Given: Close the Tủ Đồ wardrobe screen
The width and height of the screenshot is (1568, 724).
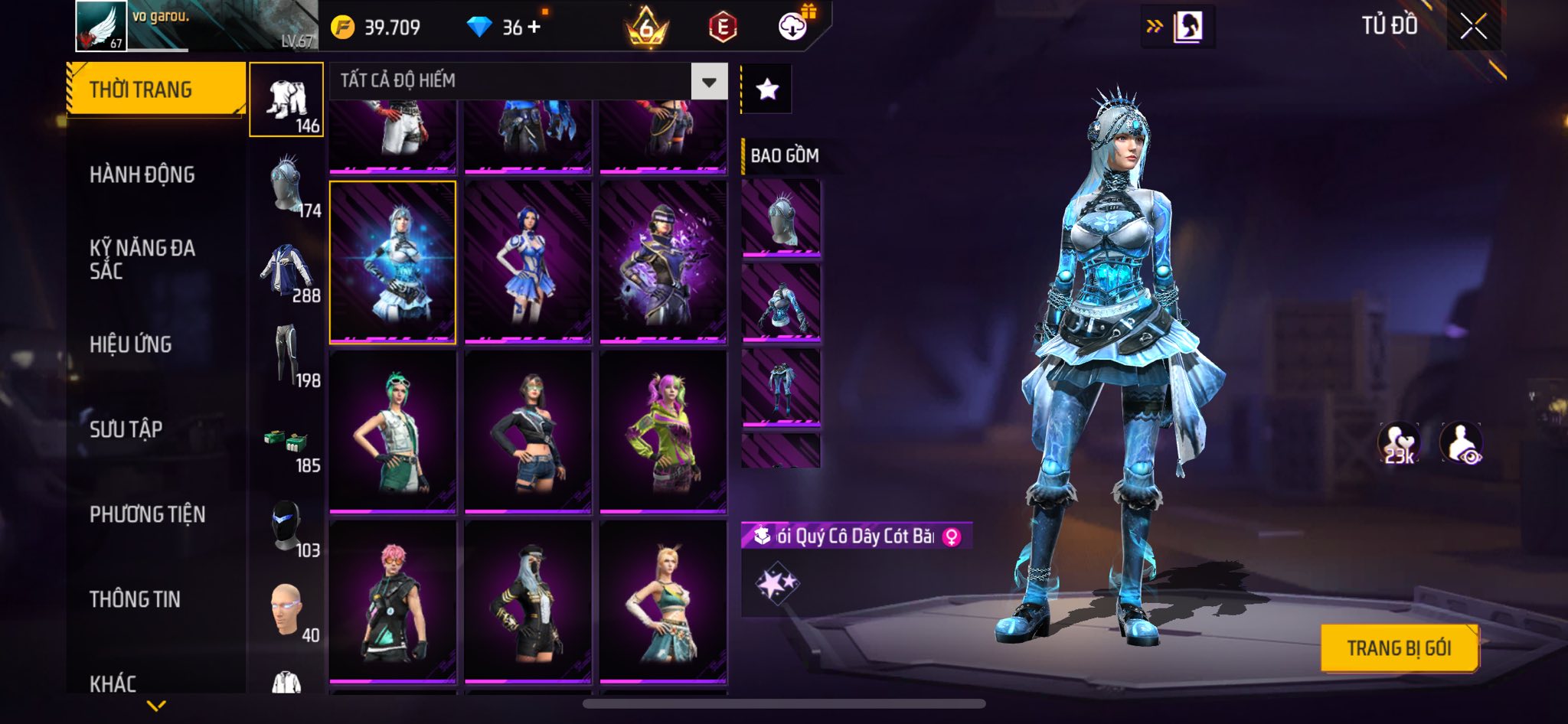Looking at the screenshot, I should (x=1473, y=27).
